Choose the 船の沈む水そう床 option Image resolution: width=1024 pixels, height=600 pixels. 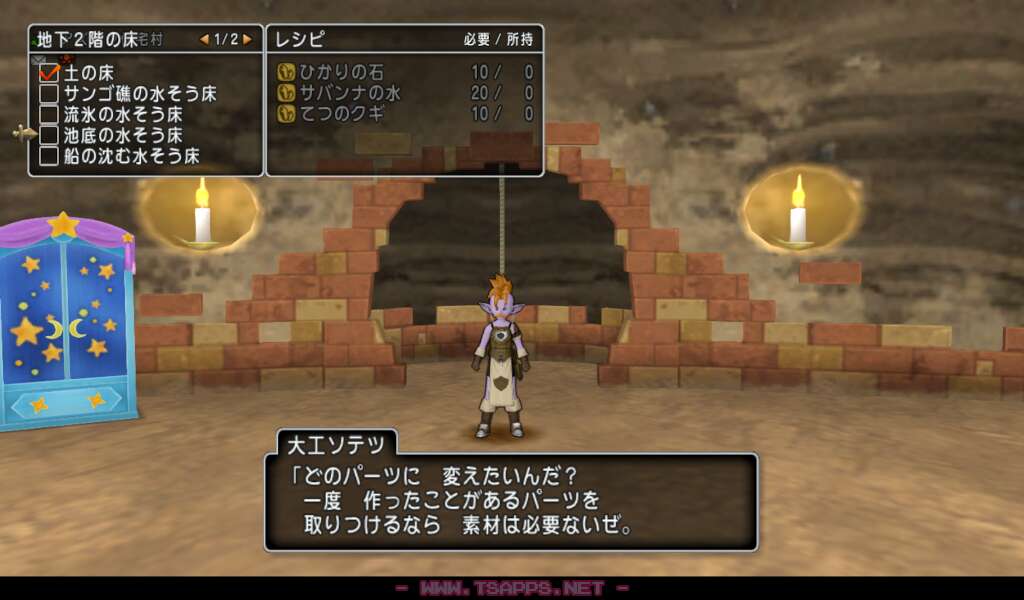pyautogui.click(x=120, y=156)
